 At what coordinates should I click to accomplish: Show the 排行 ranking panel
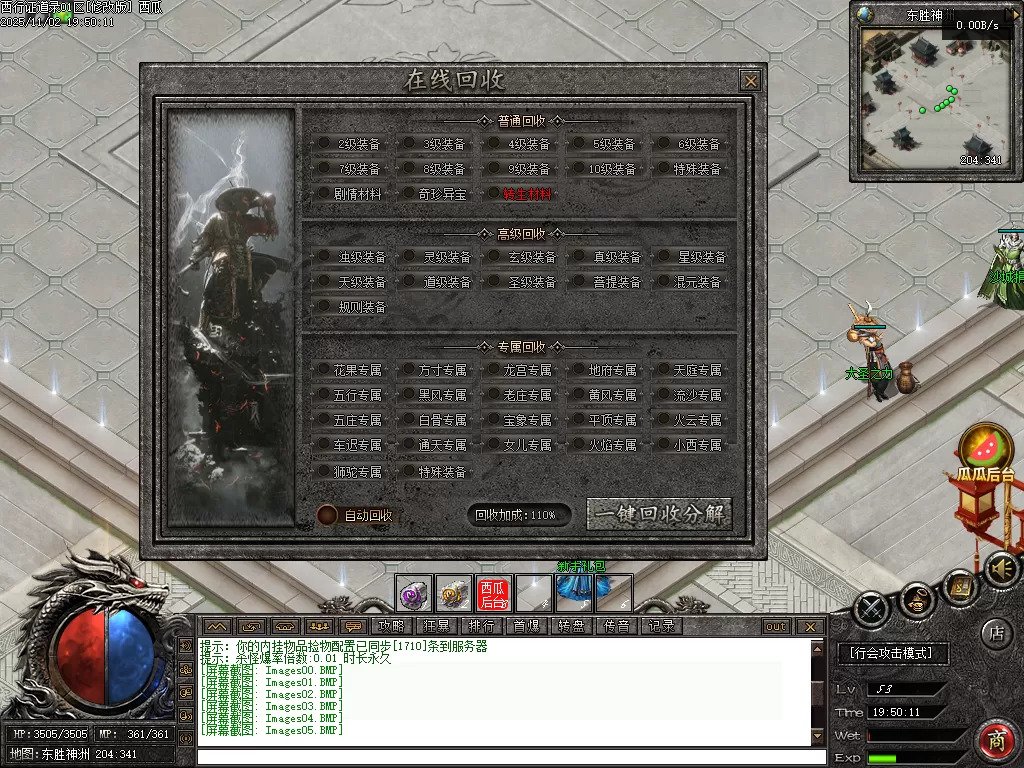481,626
